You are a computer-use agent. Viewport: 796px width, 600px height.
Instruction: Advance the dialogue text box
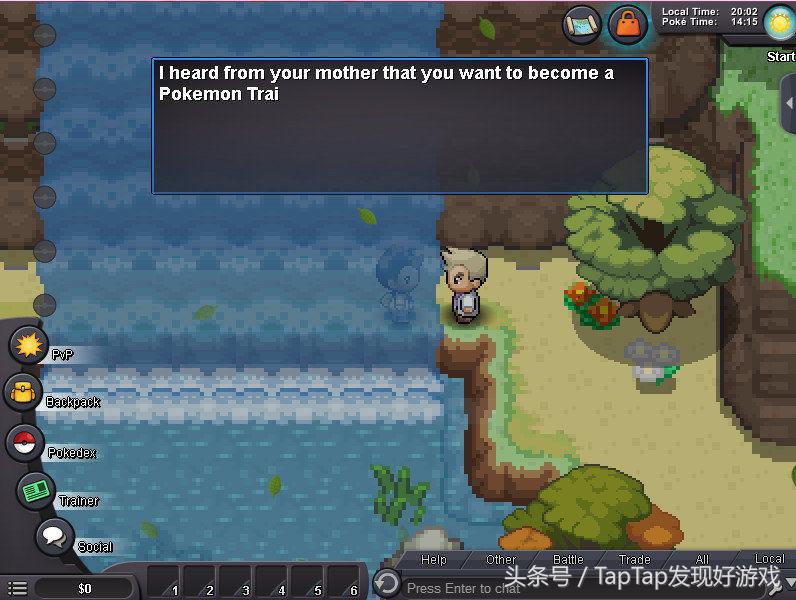399,126
